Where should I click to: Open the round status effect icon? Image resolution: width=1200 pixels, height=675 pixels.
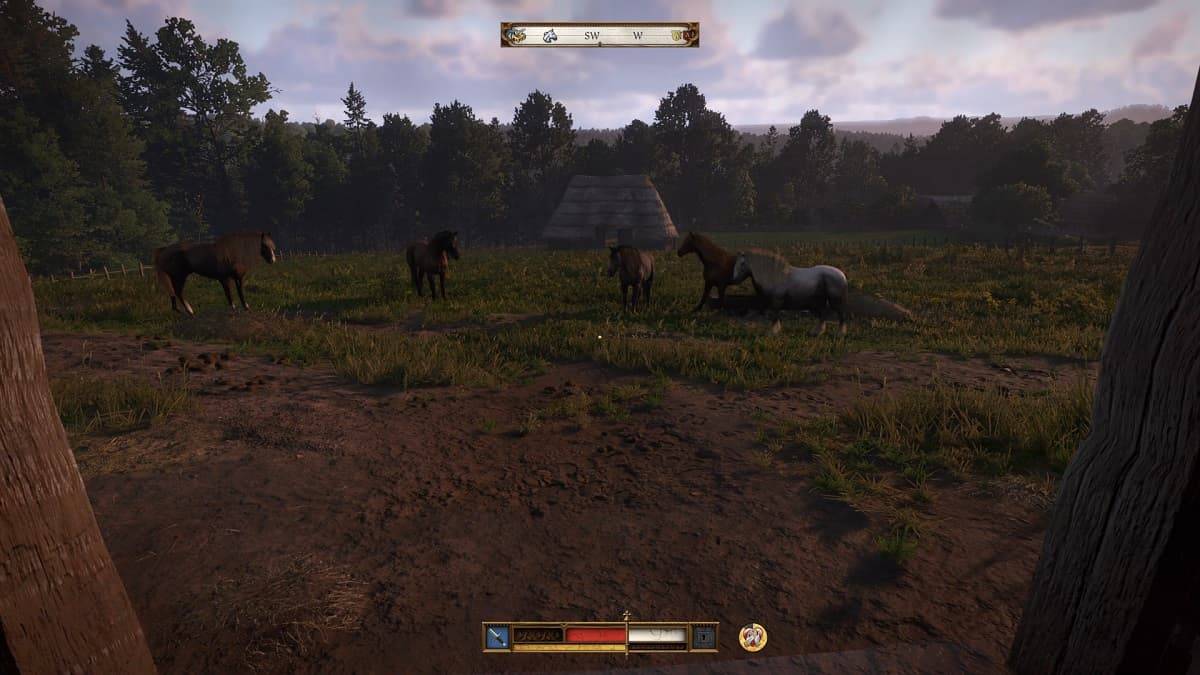click(x=752, y=637)
